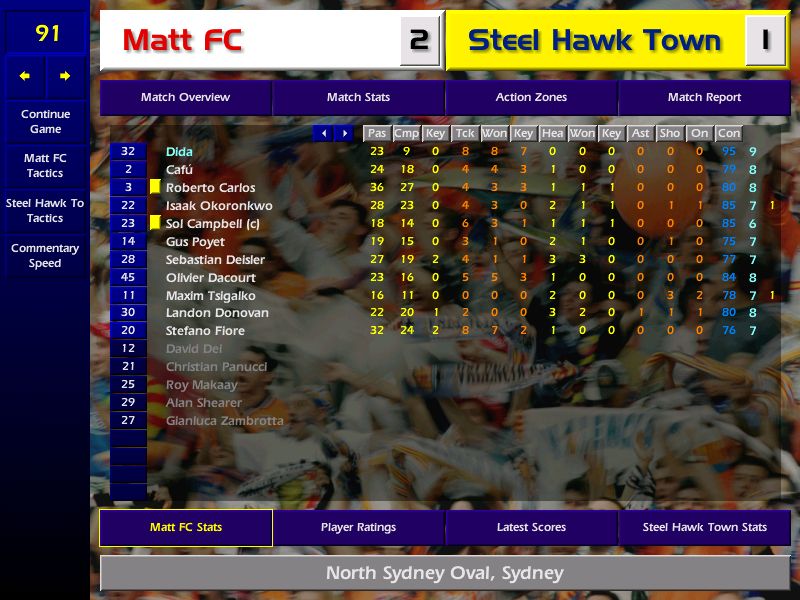The image size is (800, 600).
Task: Show the Action Zones tab
Action: [531, 97]
